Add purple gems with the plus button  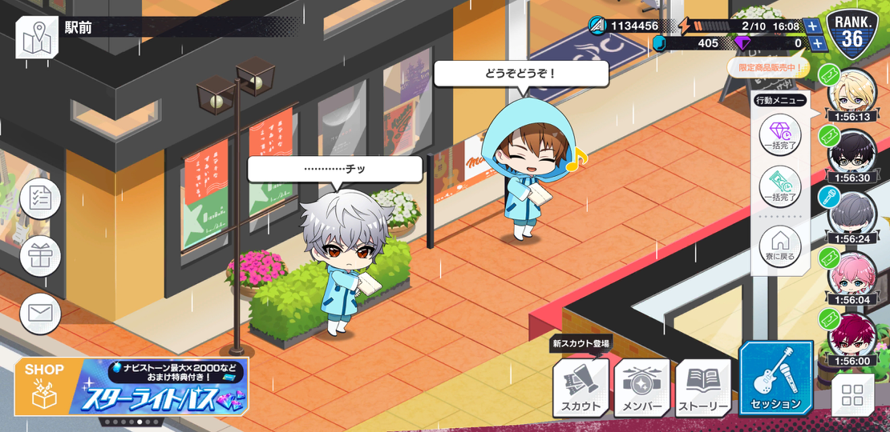pos(818,43)
